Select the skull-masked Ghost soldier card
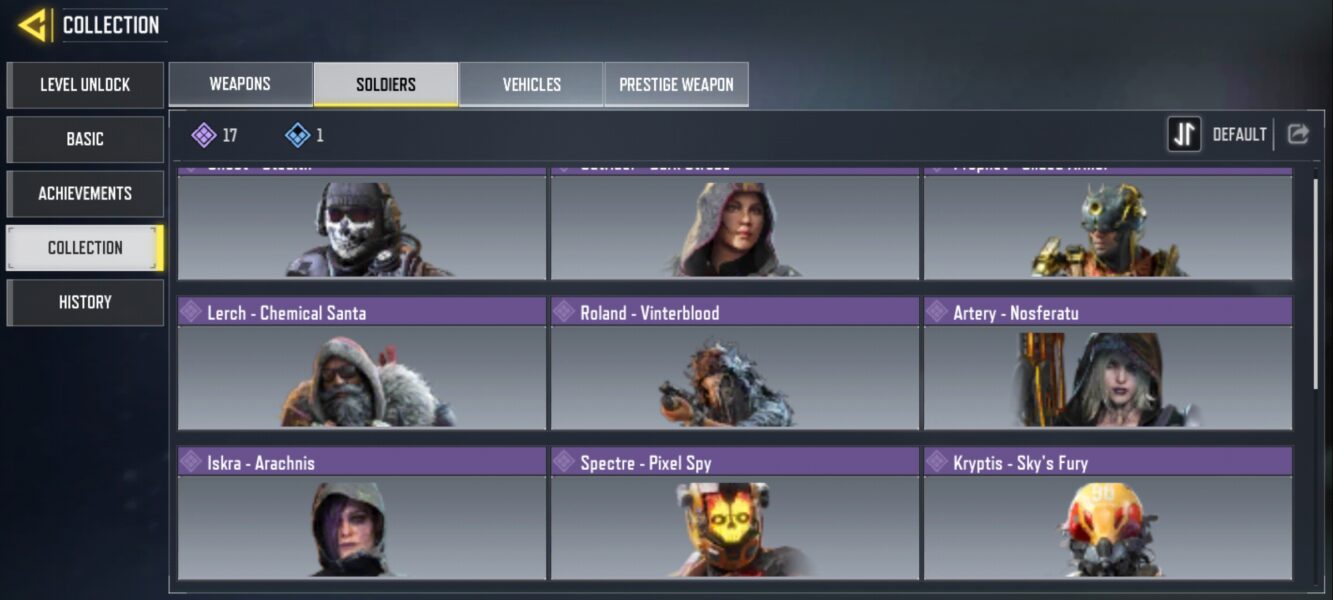This screenshot has height=600, width=1333. tap(362, 227)
